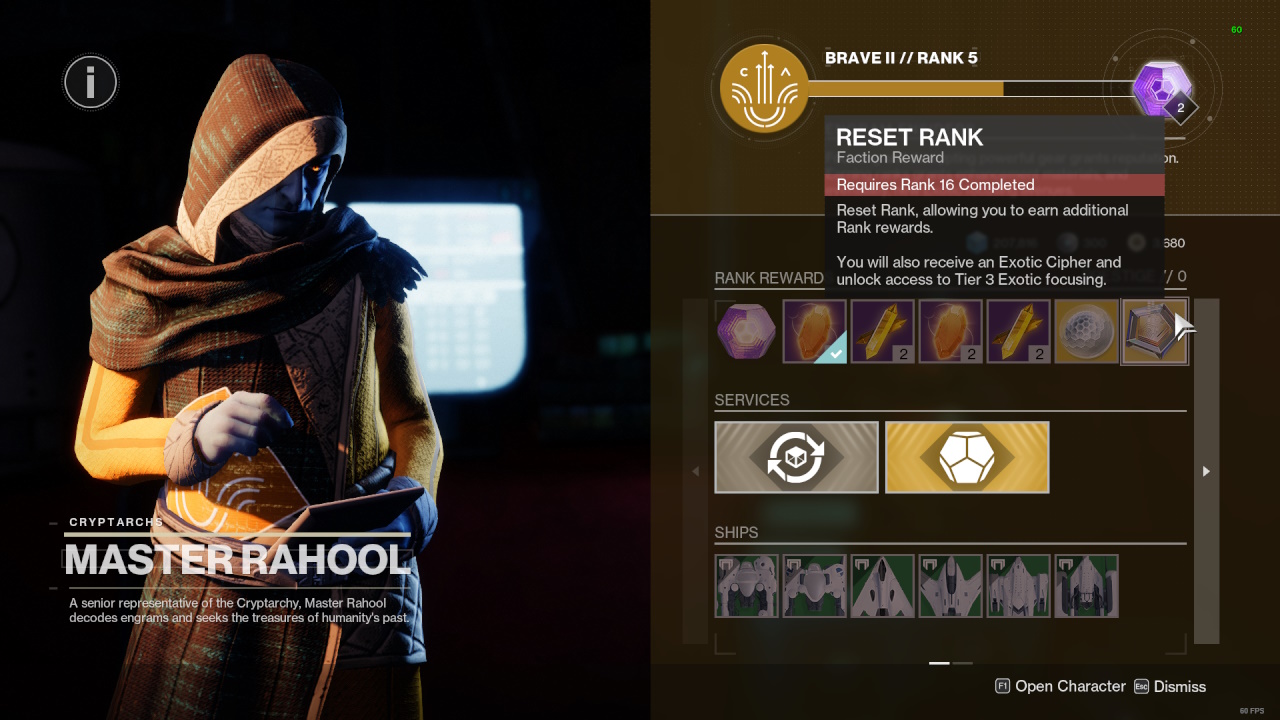Go to the next vendor page arrow
The image size is (1280, 720).
[1206, 471]
